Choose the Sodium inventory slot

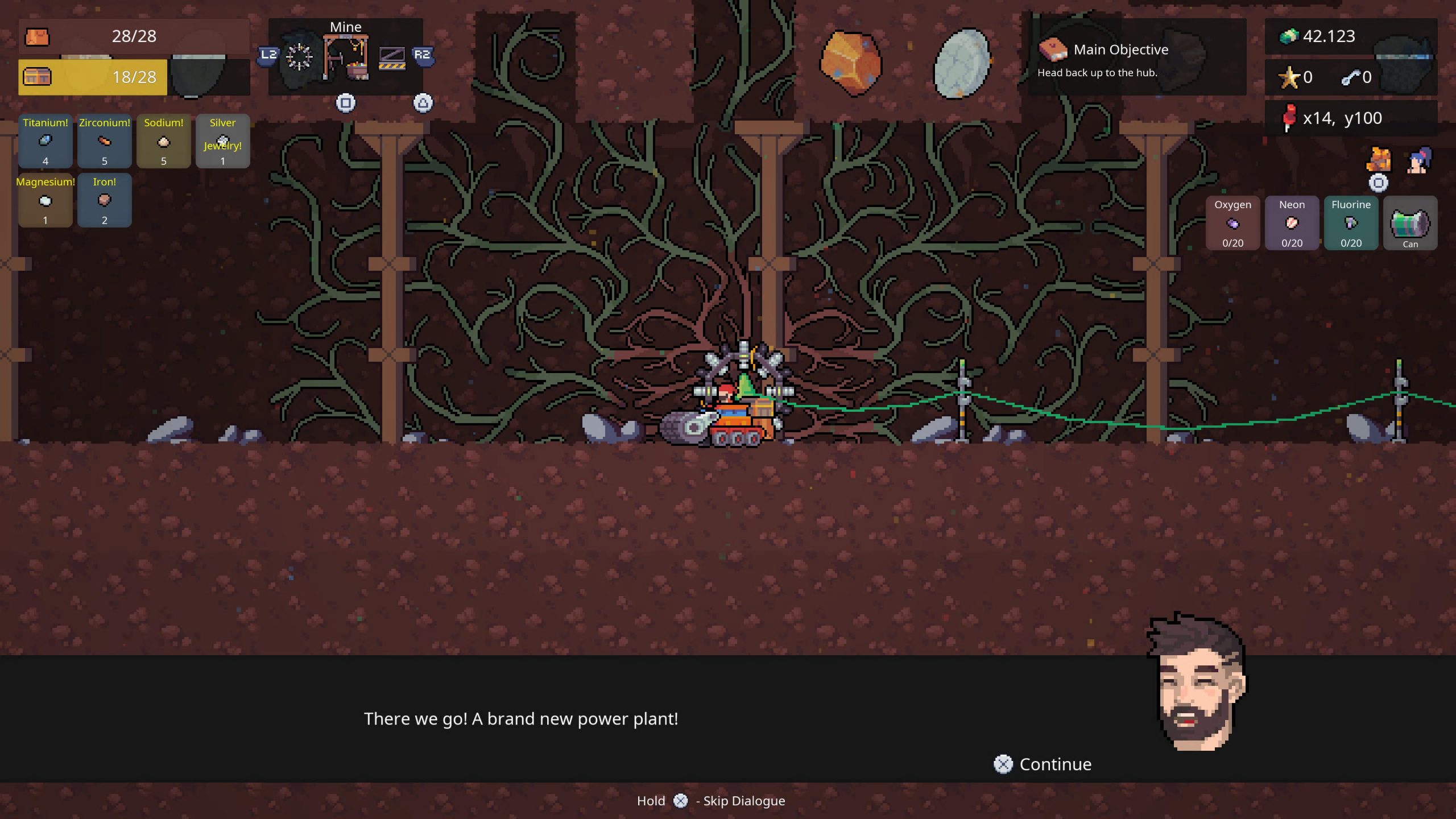164,141
